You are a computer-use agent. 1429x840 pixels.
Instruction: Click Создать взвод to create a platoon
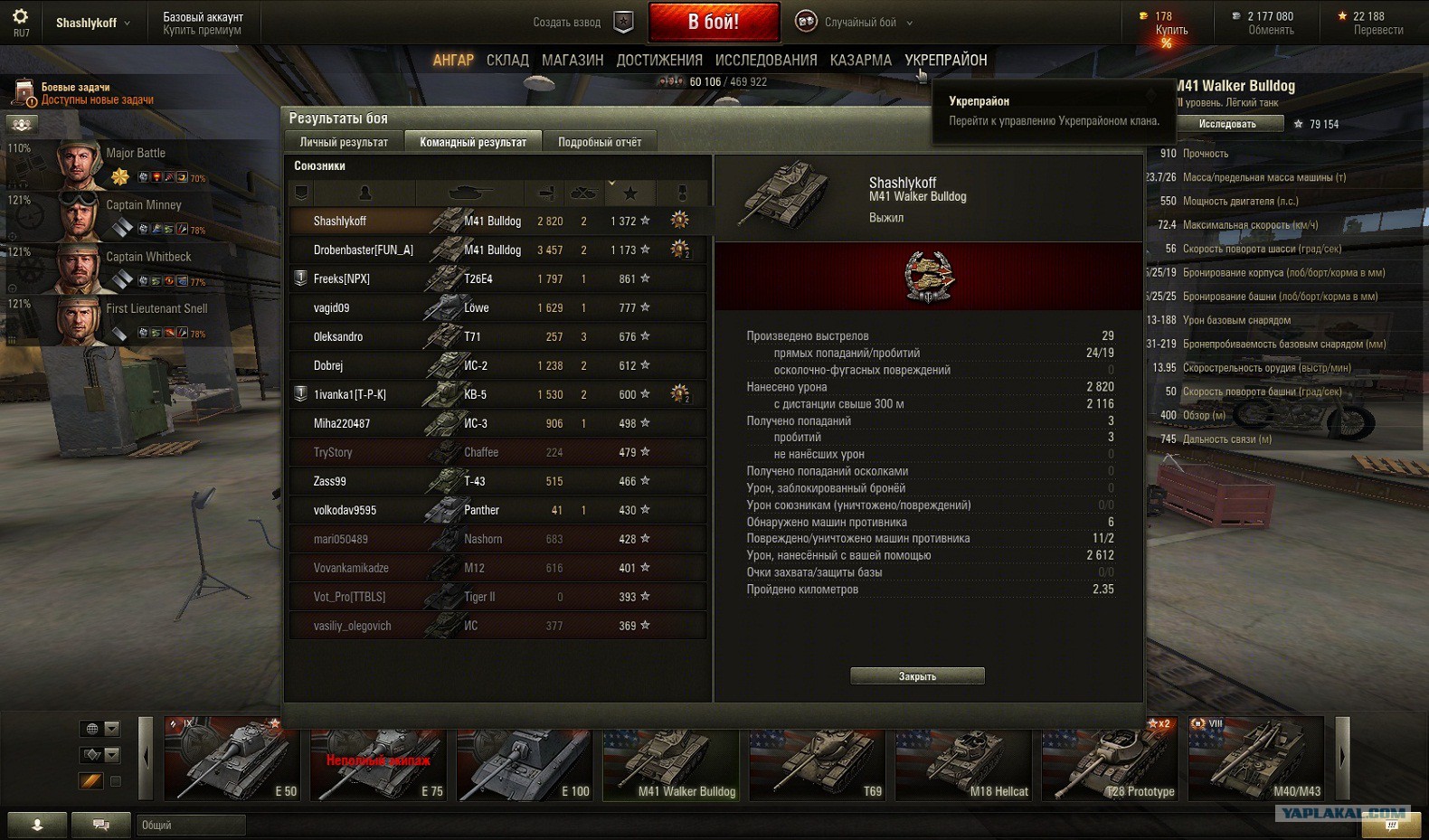coord(567,23)
